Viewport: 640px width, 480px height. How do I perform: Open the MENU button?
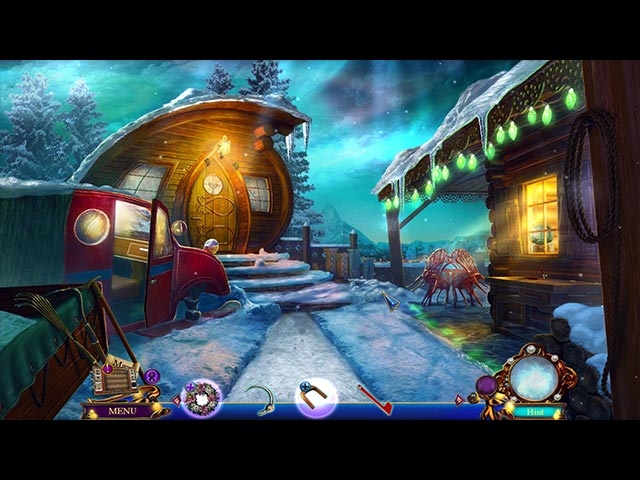point(123,410)
